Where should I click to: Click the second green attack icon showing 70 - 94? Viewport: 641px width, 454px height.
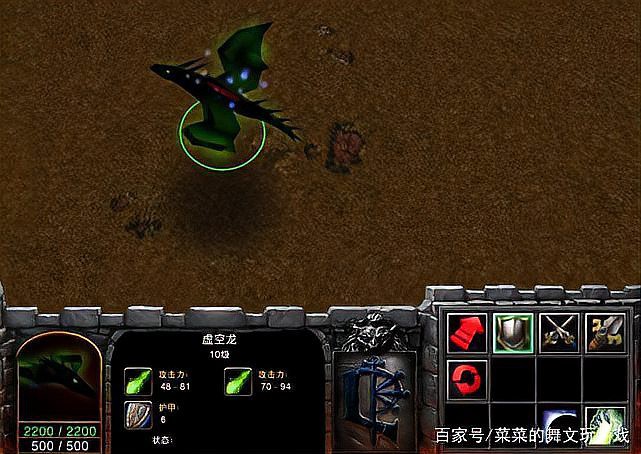point(238,380)
